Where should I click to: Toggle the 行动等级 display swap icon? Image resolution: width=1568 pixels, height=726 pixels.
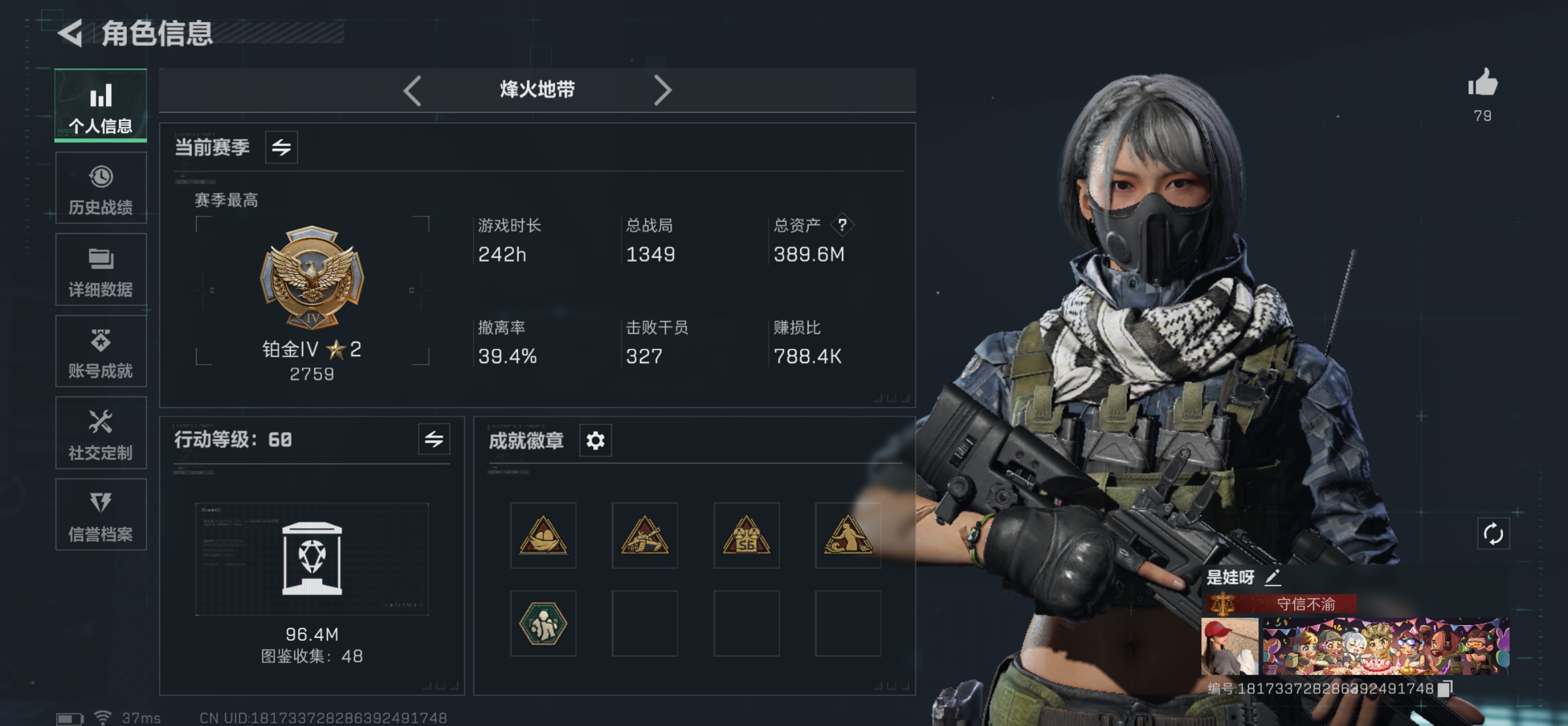(434, 440)
